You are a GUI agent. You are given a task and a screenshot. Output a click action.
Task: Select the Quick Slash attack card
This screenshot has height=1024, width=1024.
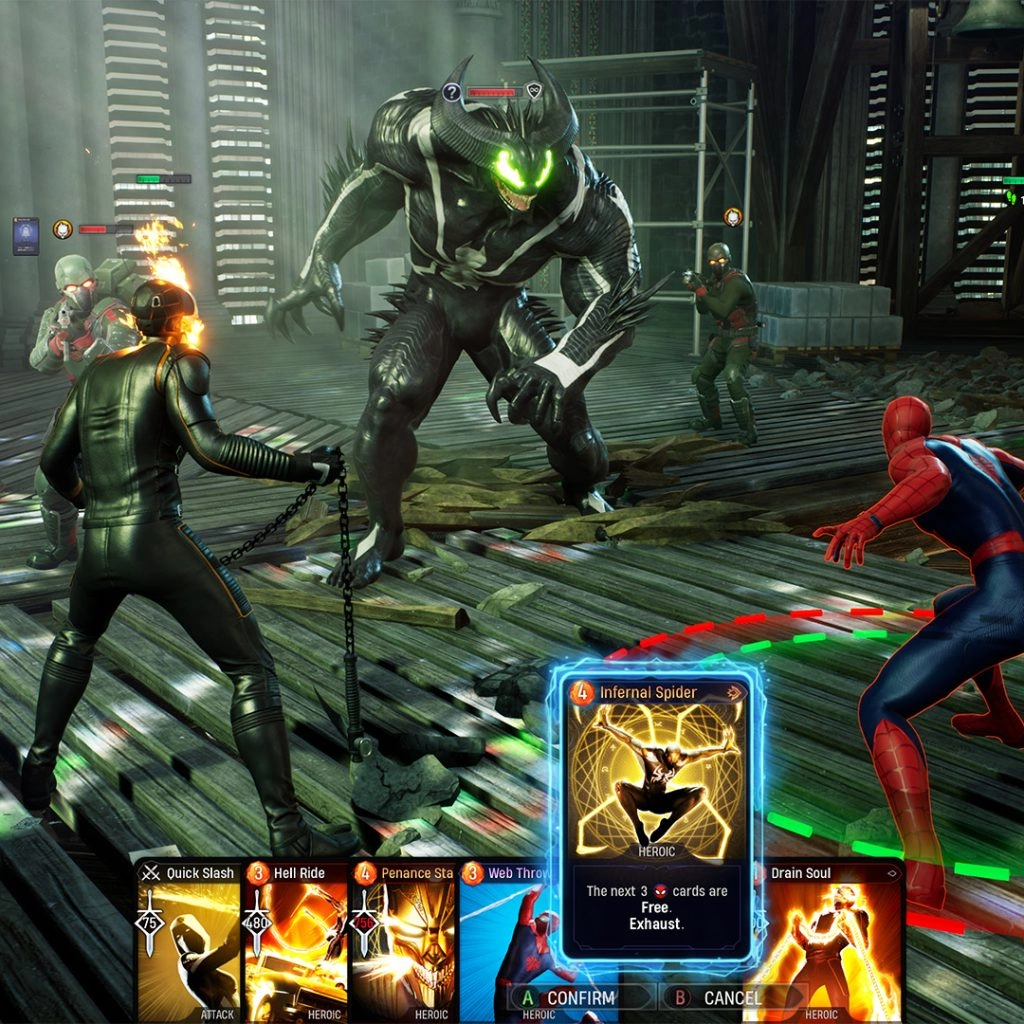(x=190, y=940)
